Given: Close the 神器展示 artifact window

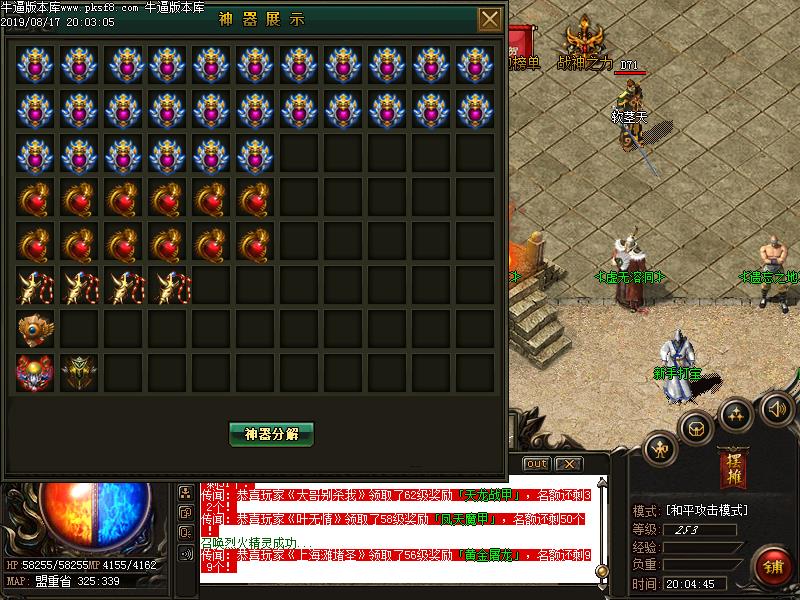Looking at the screenshot, I should tap(490, 20).
